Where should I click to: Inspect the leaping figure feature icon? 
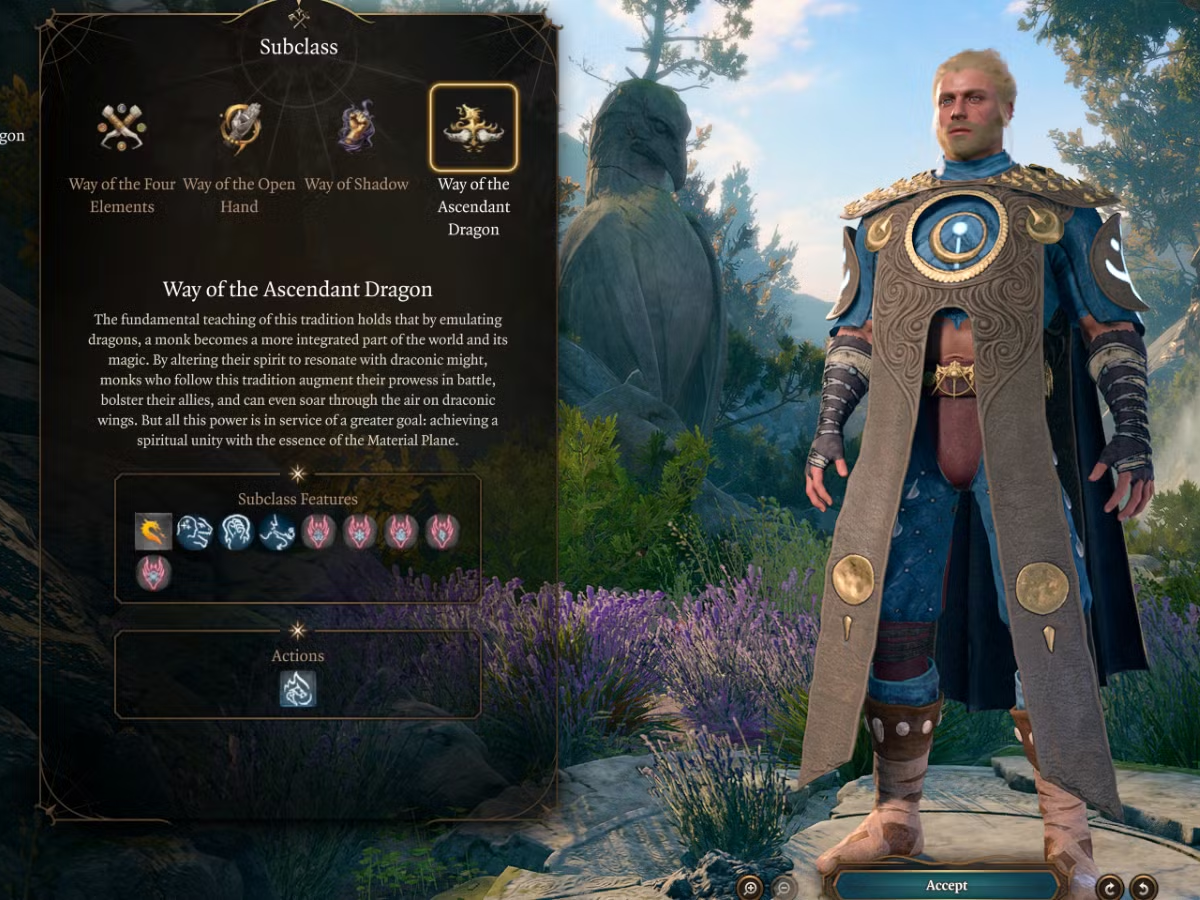pyautogui.click(x=278, y=532)
